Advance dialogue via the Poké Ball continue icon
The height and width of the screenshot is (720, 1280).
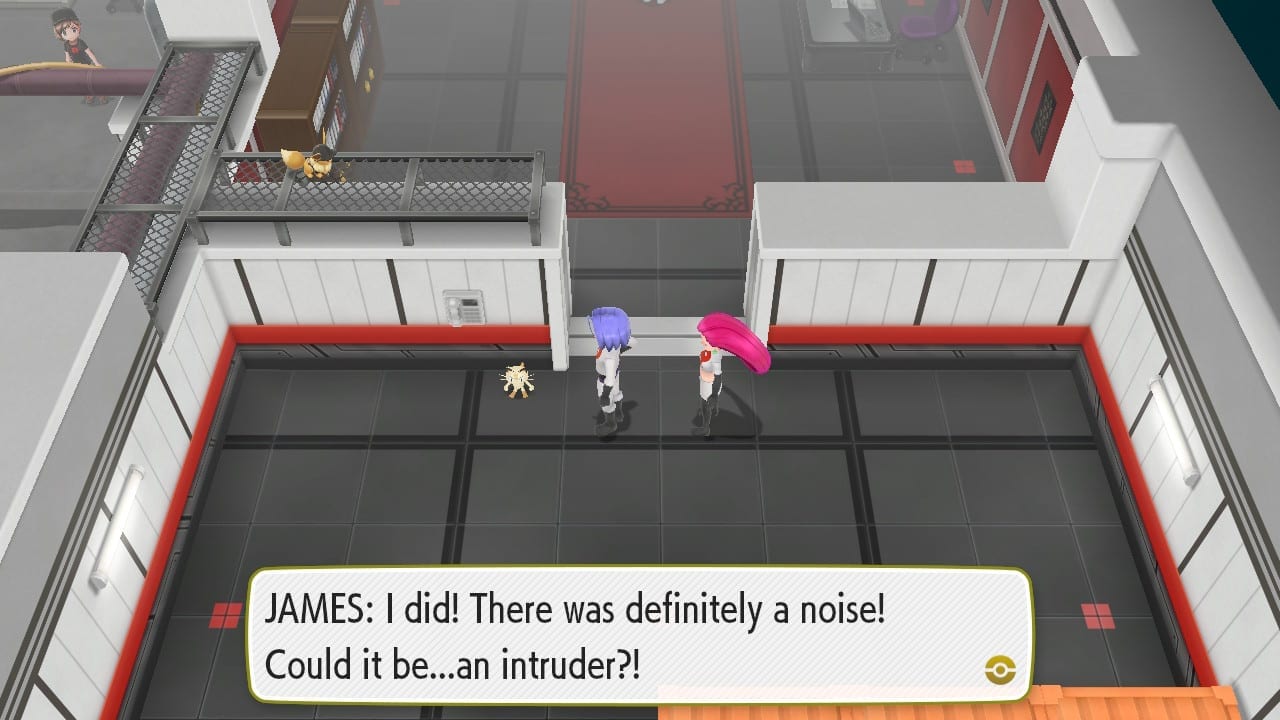tap(999, 669)
